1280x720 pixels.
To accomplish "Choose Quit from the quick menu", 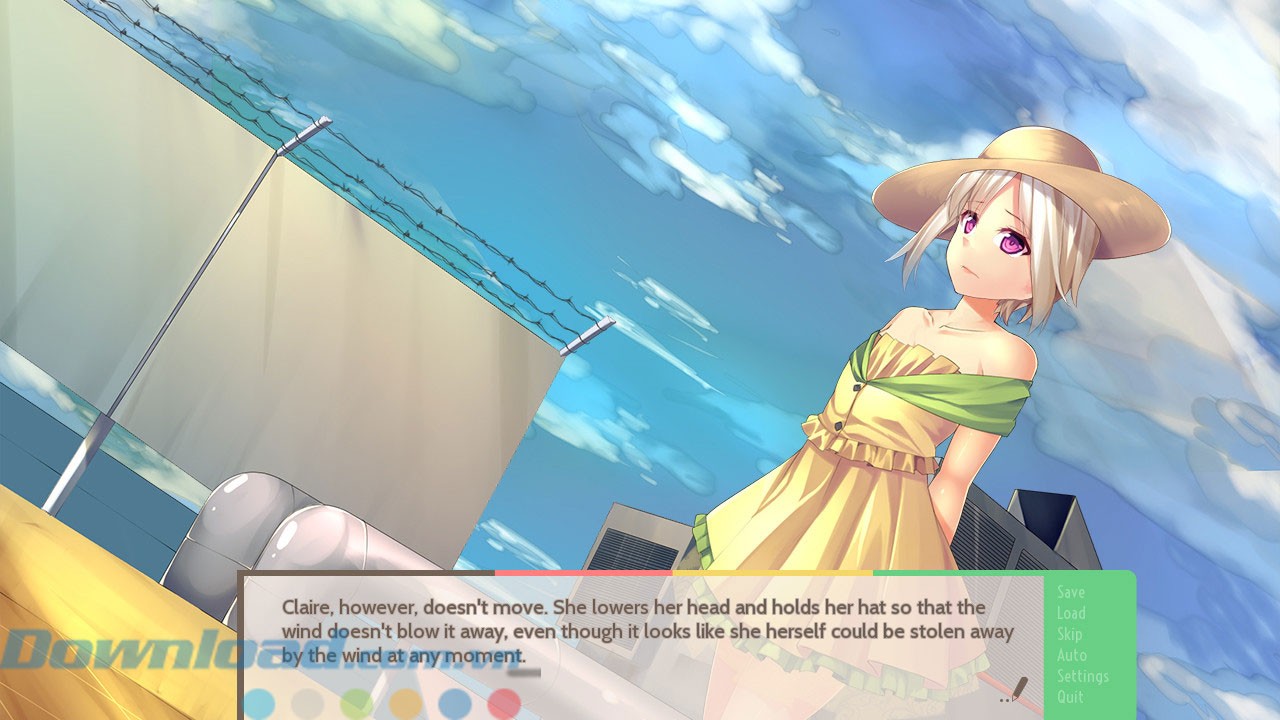I will 1069,697.
